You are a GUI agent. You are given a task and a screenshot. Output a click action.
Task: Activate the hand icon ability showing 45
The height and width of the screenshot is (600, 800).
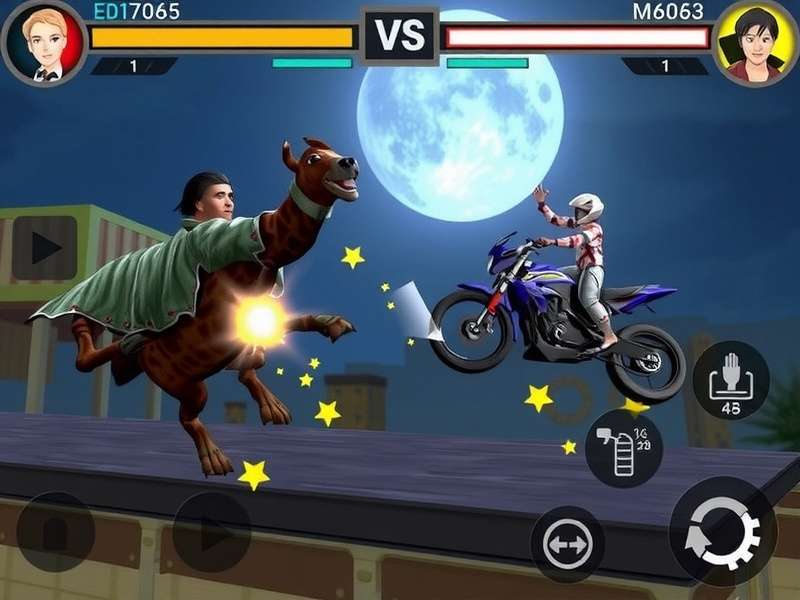pos(730,380)
